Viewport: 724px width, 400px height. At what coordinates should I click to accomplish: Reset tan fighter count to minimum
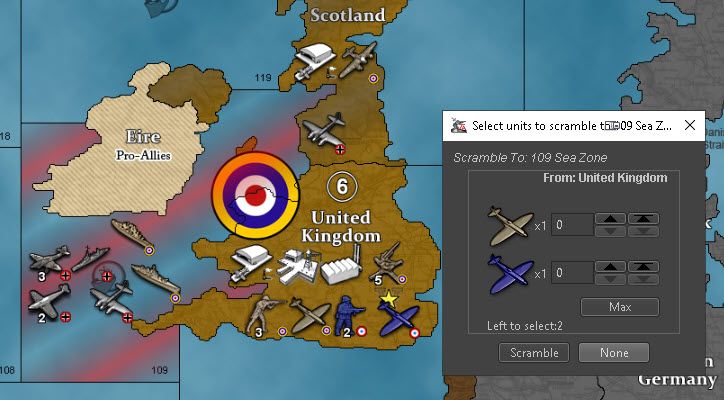pyautogui.click(x=643, y=231)
